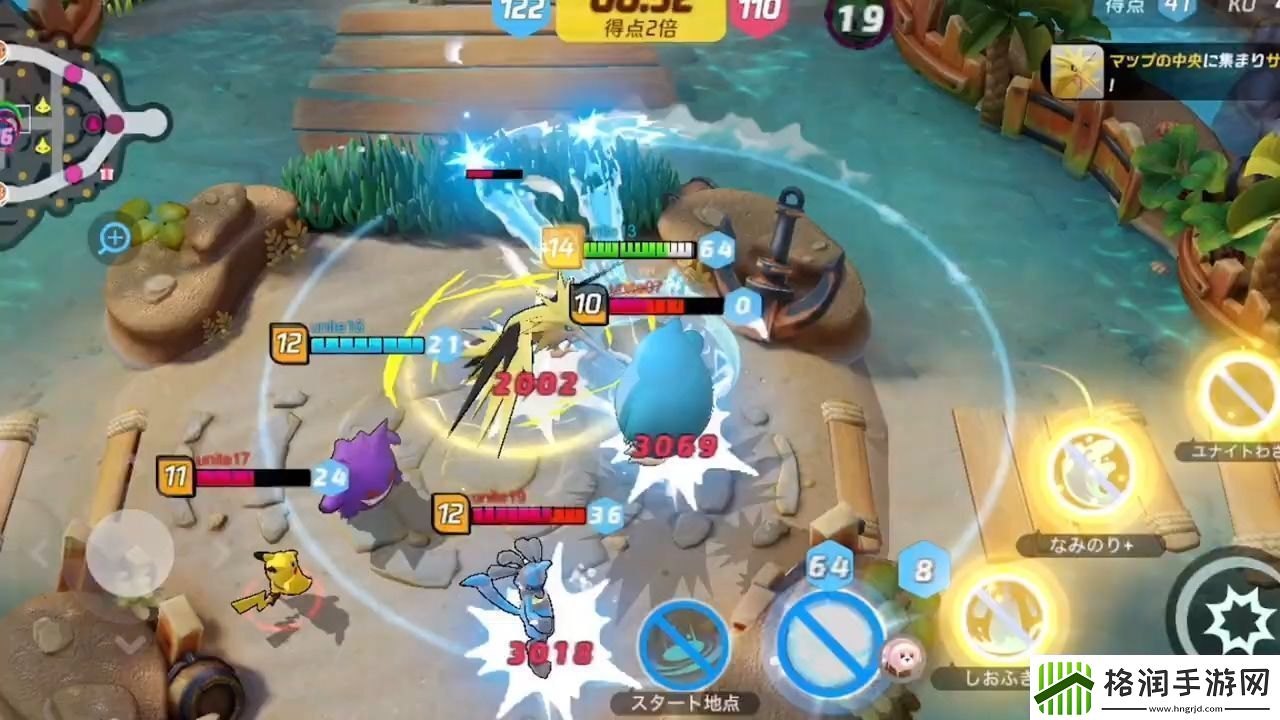Trigger the ユナイトわざ Unite move

pos(1239,391)
